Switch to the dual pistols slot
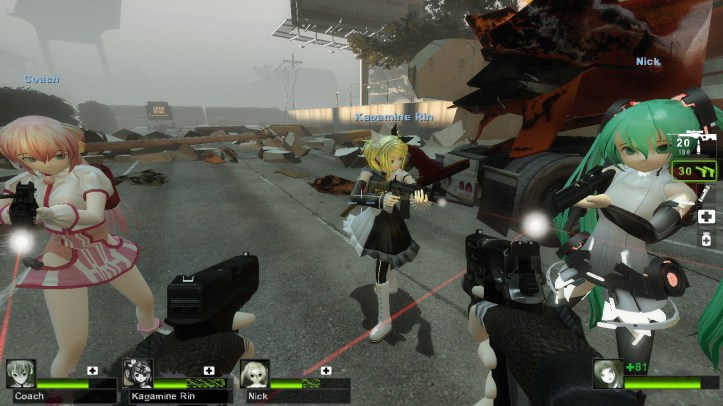The height and width of the screenshot is (406, 723). point(705,170)
